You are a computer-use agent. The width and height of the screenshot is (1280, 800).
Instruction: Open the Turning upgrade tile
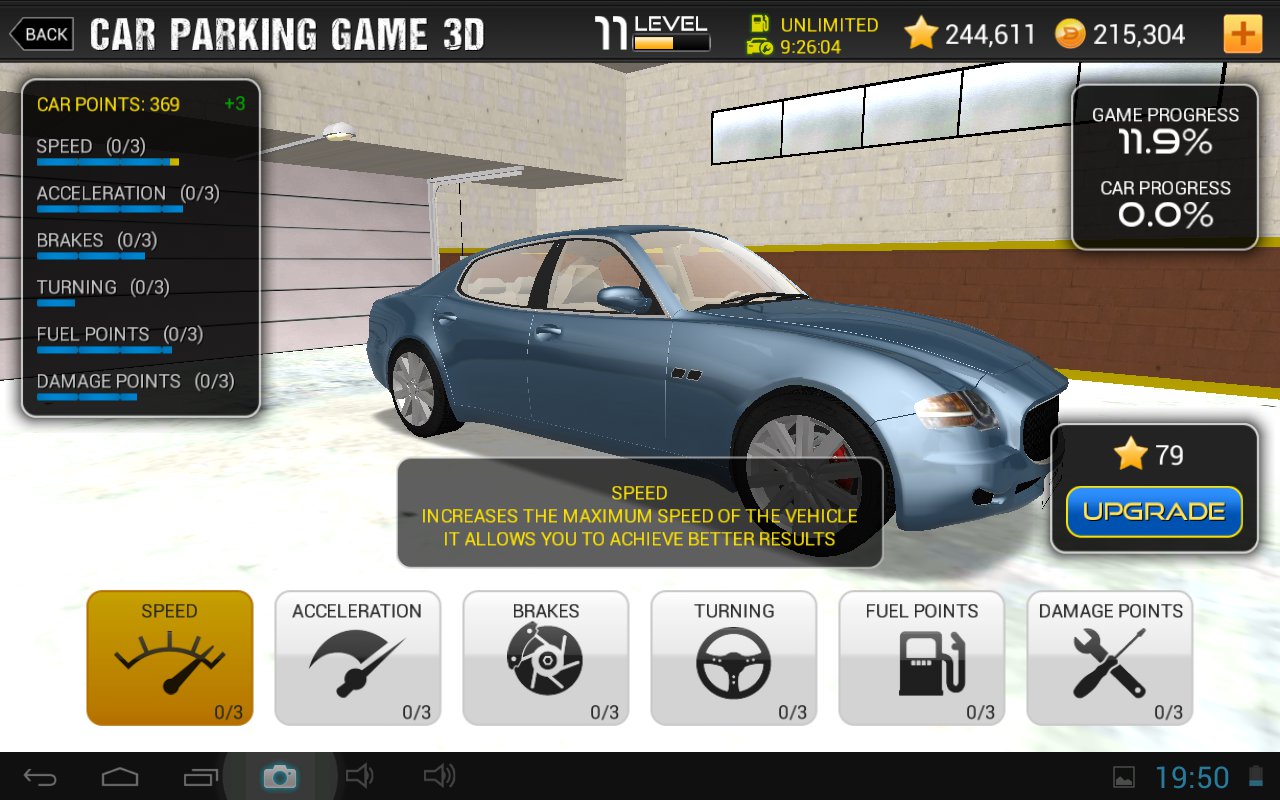[733, 657]
